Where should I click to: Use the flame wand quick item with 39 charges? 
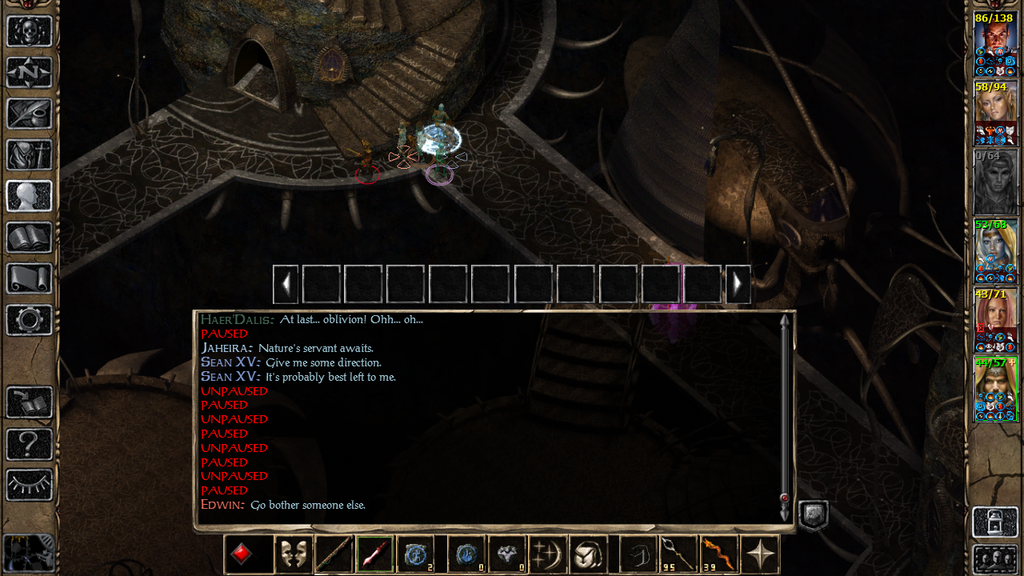(x=714, y=554)
